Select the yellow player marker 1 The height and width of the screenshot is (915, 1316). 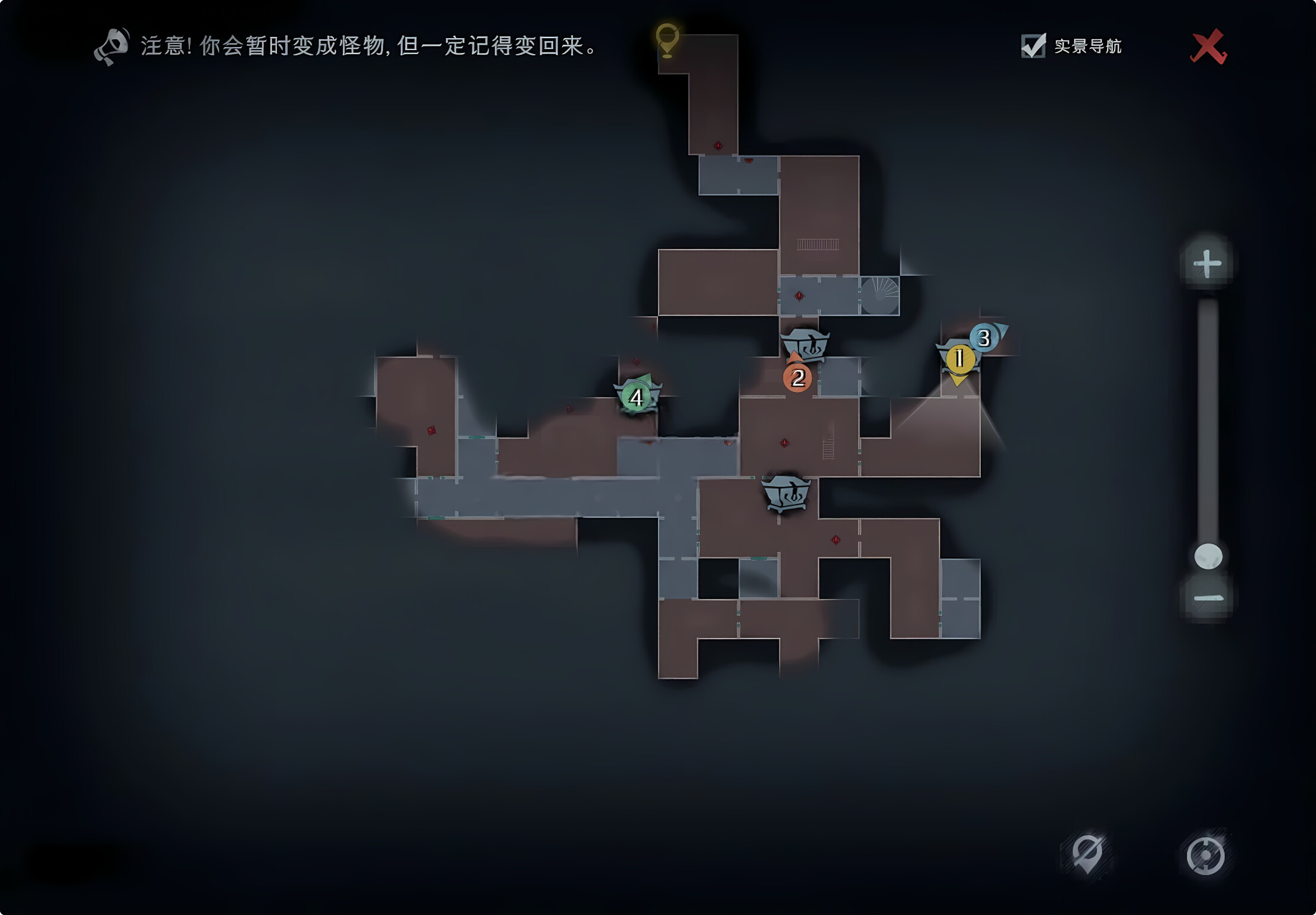pyautogui.click(x=959, y=359)
